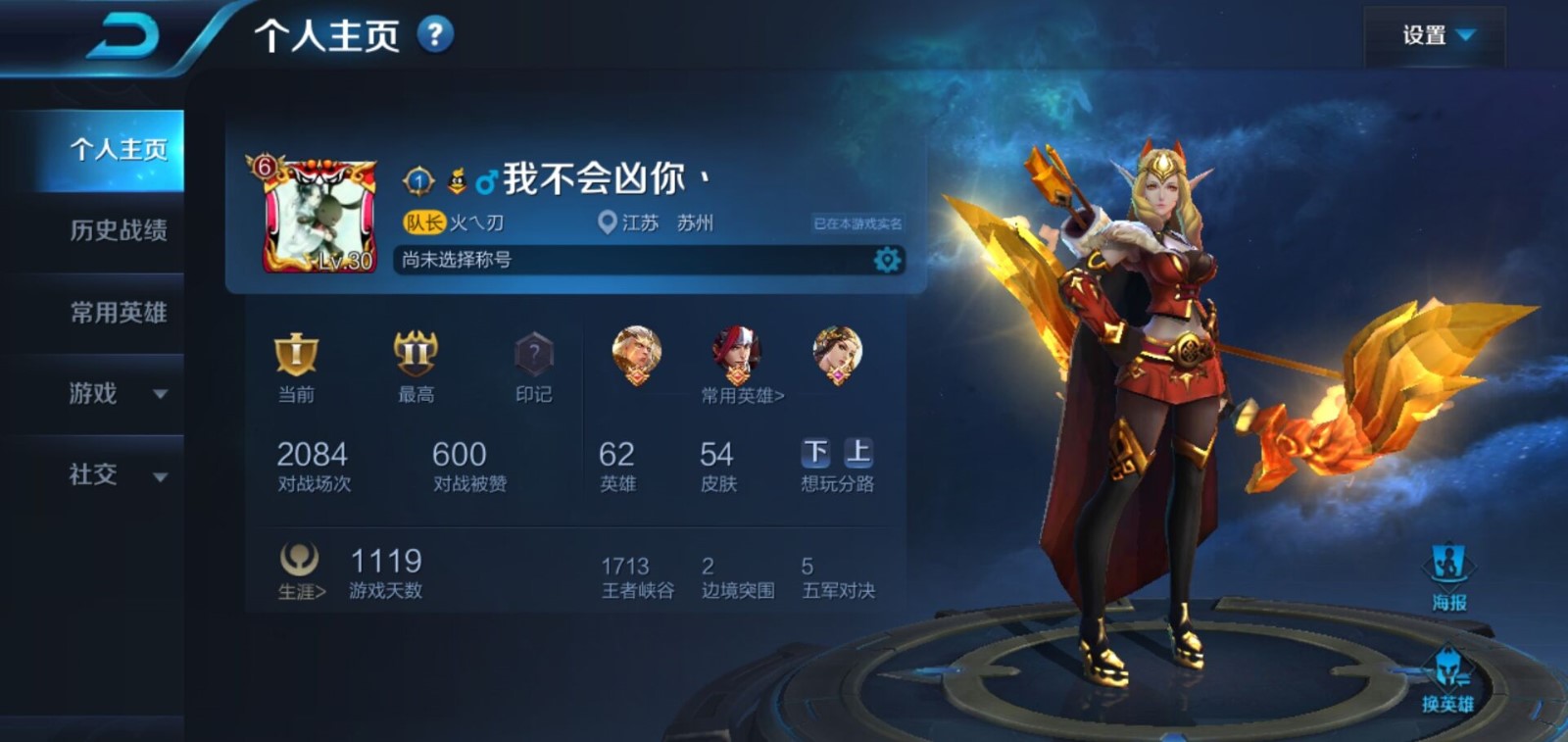Open the 印记 mark slot
The image size is (1568, 742).
click(x=534, y=365)
